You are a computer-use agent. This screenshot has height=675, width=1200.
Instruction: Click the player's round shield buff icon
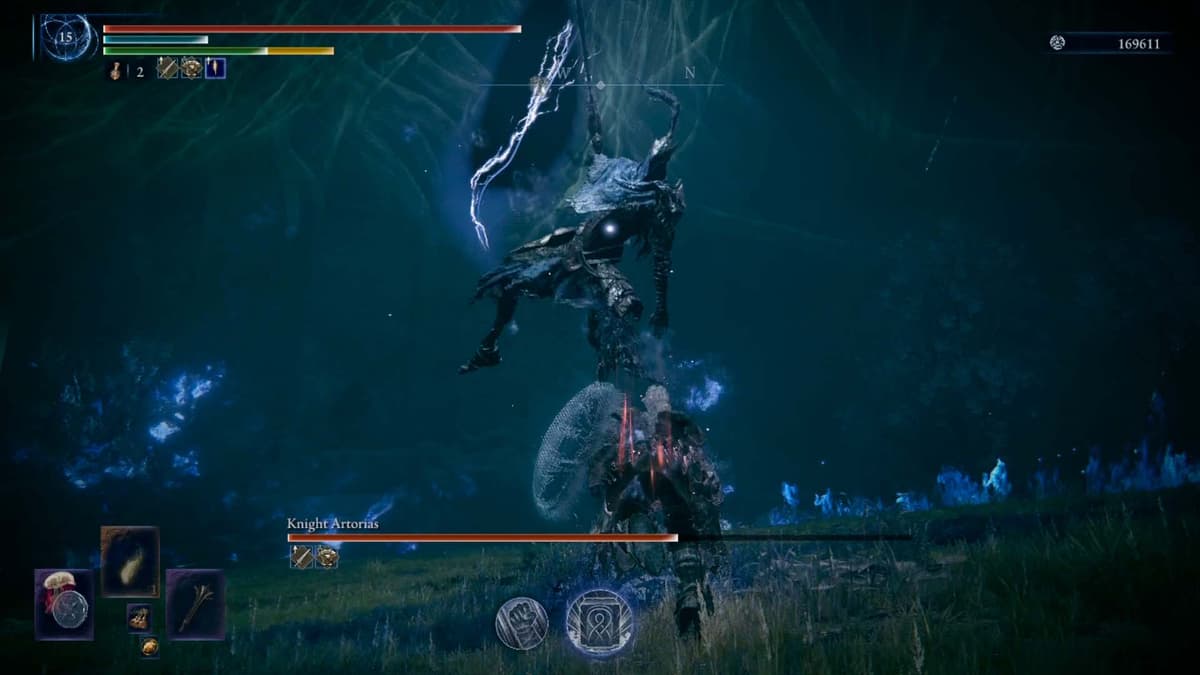click(x=191, y=68)
